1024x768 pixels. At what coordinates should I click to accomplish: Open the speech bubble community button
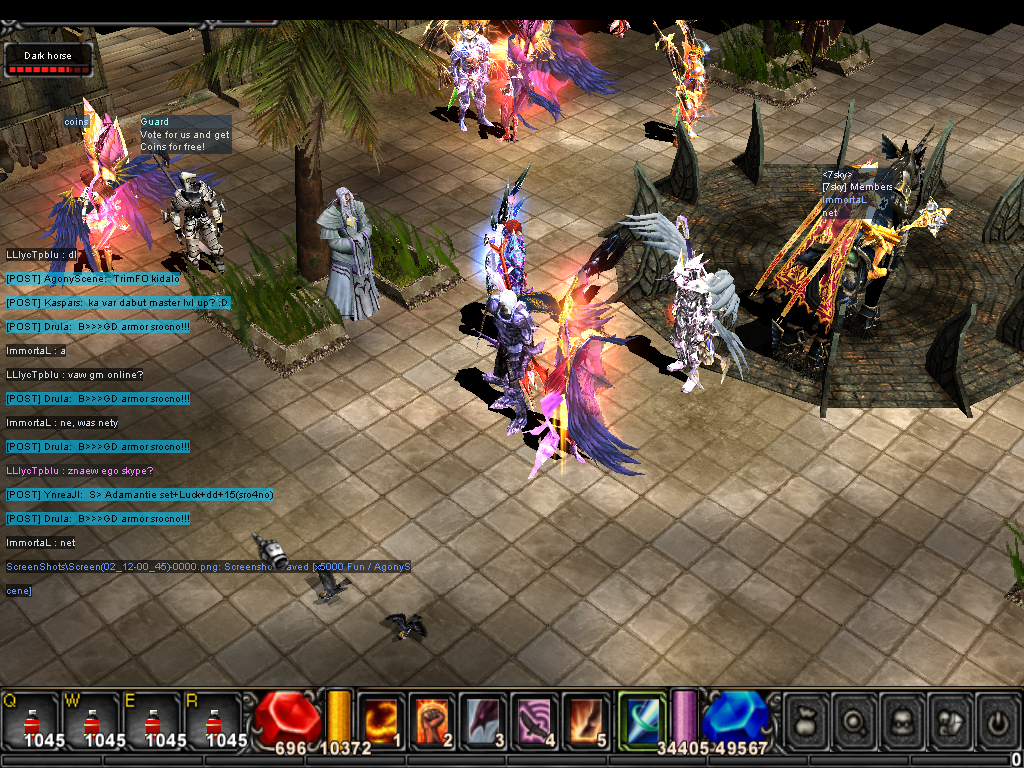pos(951,720)
